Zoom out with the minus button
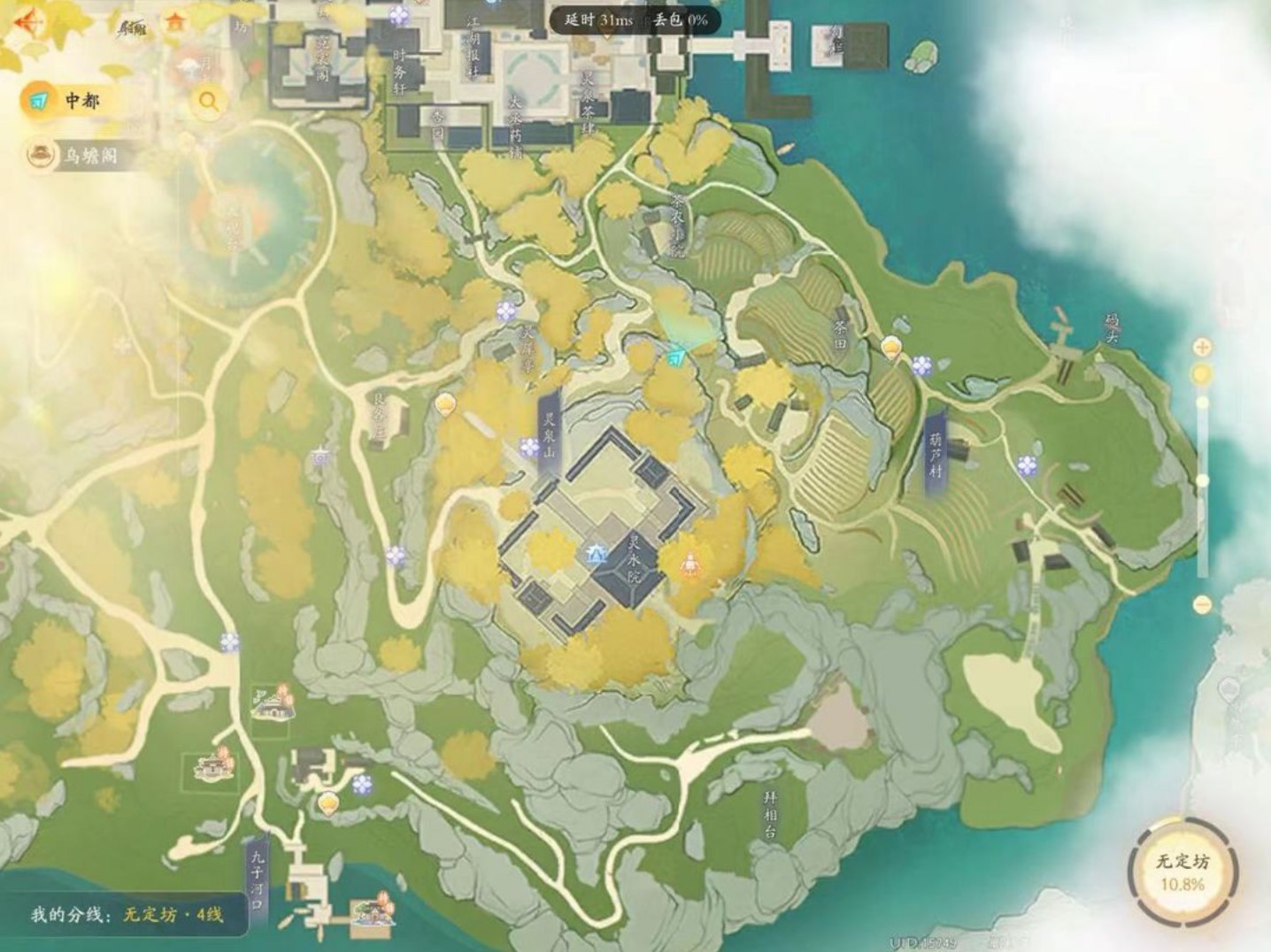1271x952 pixels. [1202, 604]
